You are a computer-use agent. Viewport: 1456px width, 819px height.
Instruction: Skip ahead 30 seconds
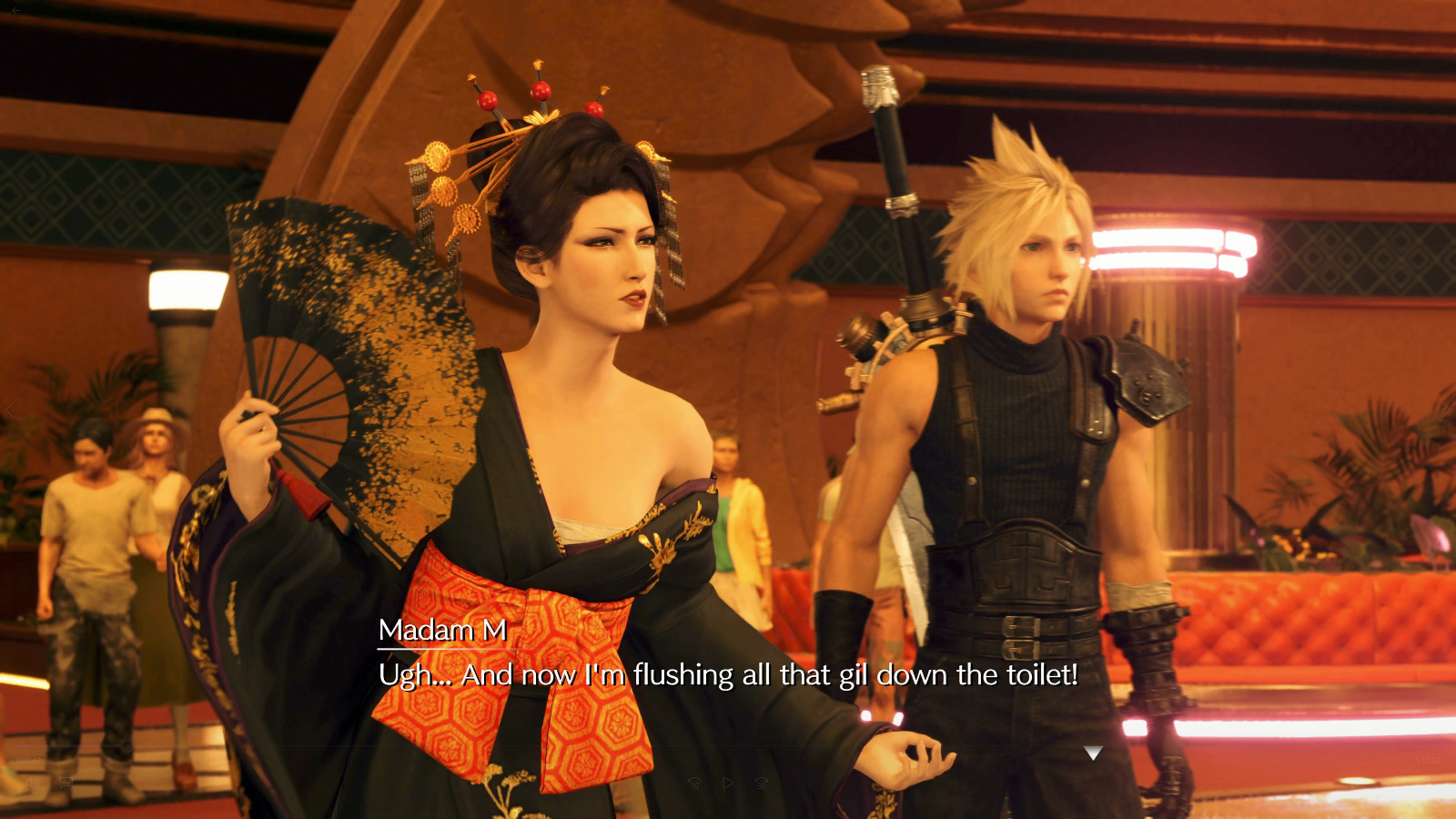coord(763,784)
